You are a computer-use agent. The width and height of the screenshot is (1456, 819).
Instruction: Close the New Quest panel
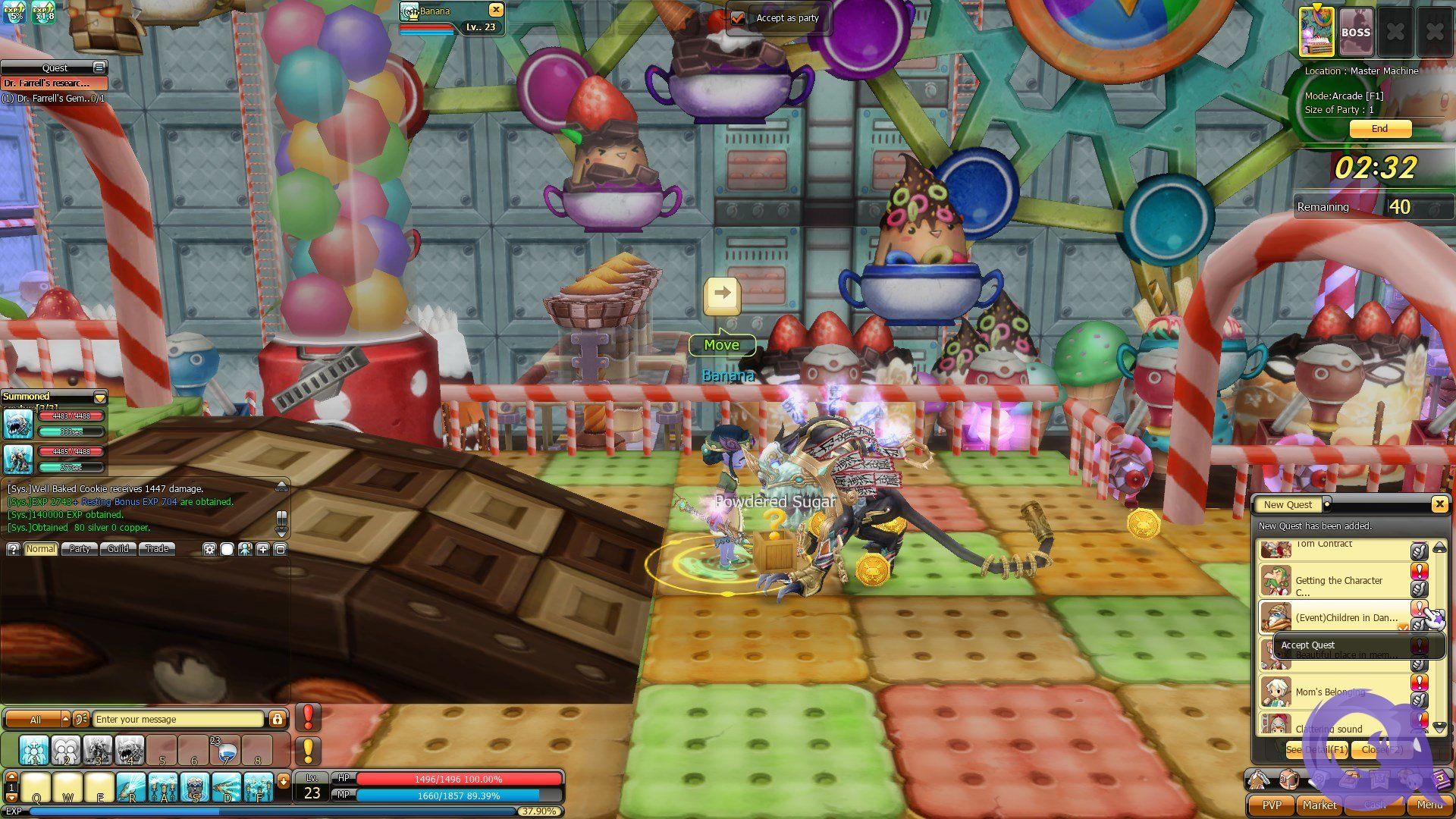[x=1439, y=504]
